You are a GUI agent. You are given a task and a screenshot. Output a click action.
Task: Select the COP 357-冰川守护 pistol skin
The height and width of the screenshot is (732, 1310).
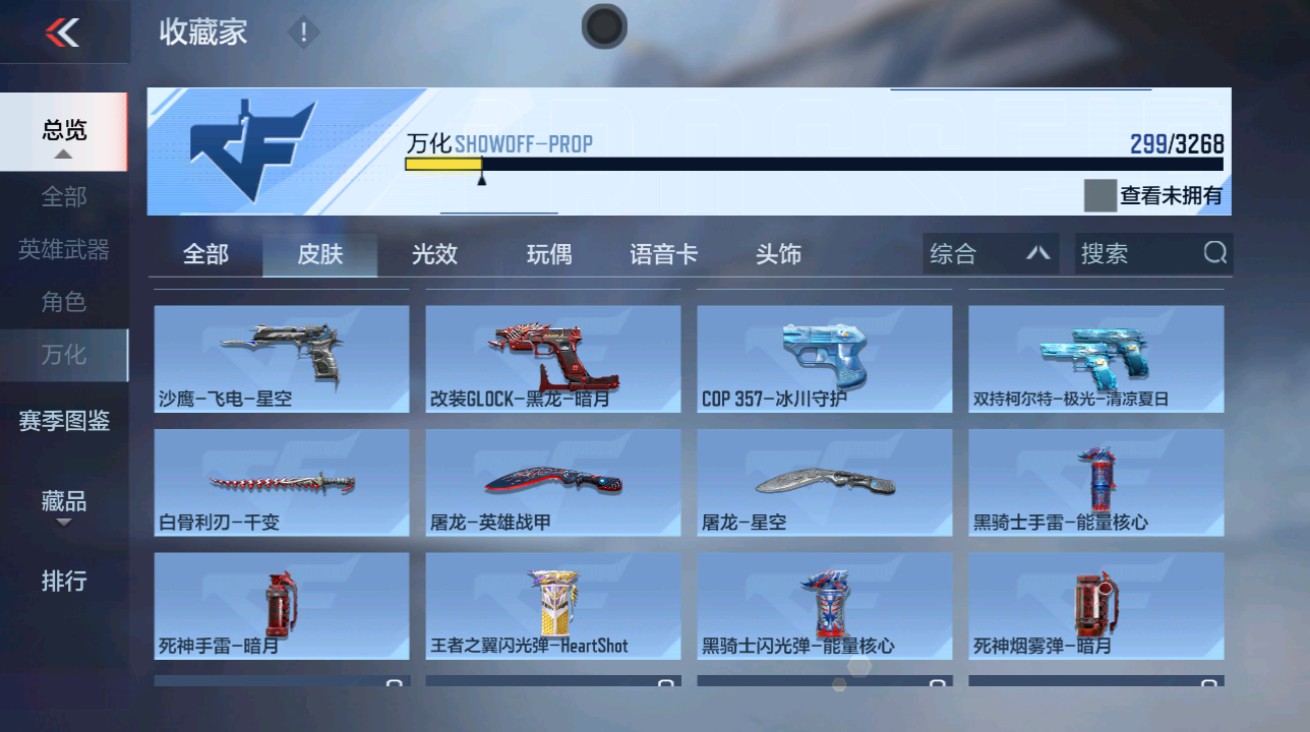point(823,360)
